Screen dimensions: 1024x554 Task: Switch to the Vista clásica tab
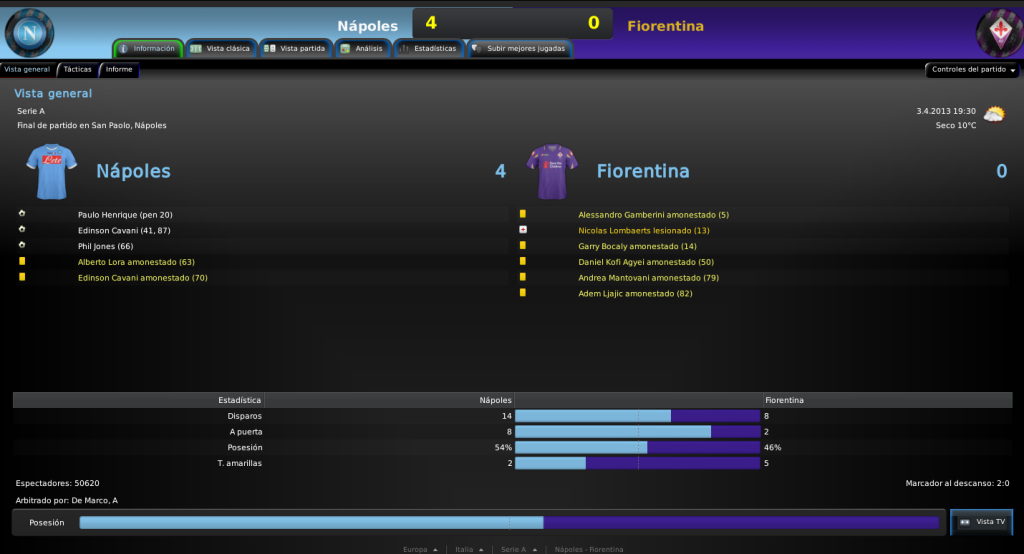pyautogui.click(x=221, y=48)
